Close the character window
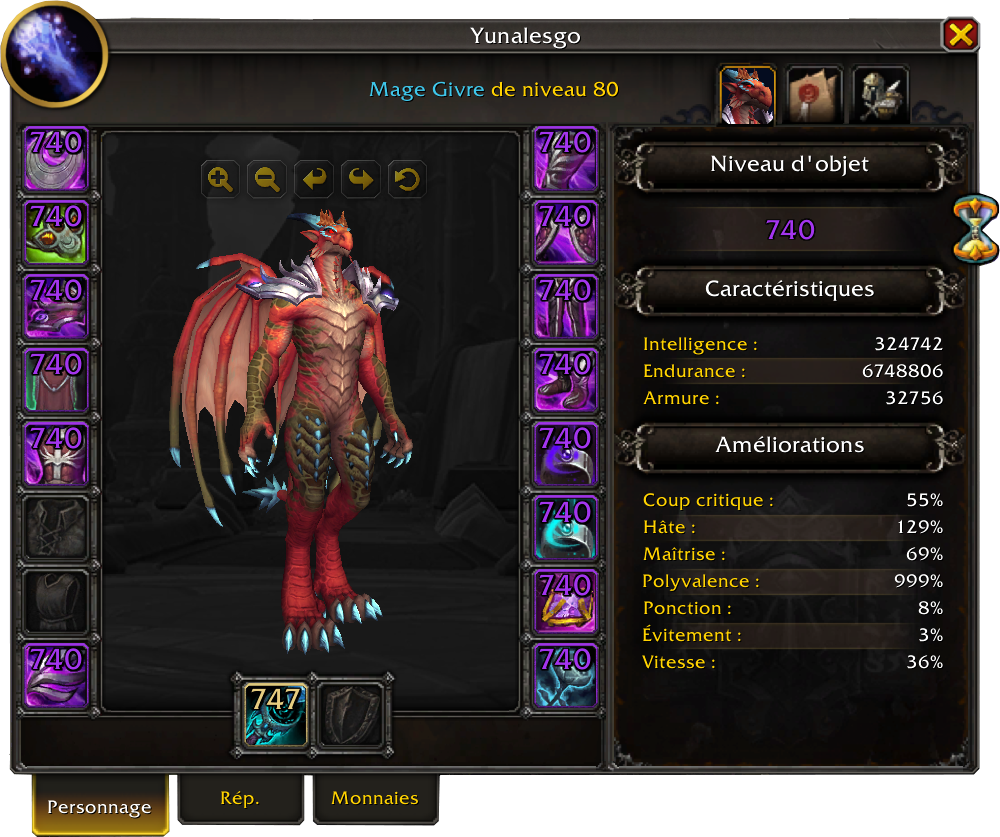This screenshot has width=1000, height=837. click(960, 36)
